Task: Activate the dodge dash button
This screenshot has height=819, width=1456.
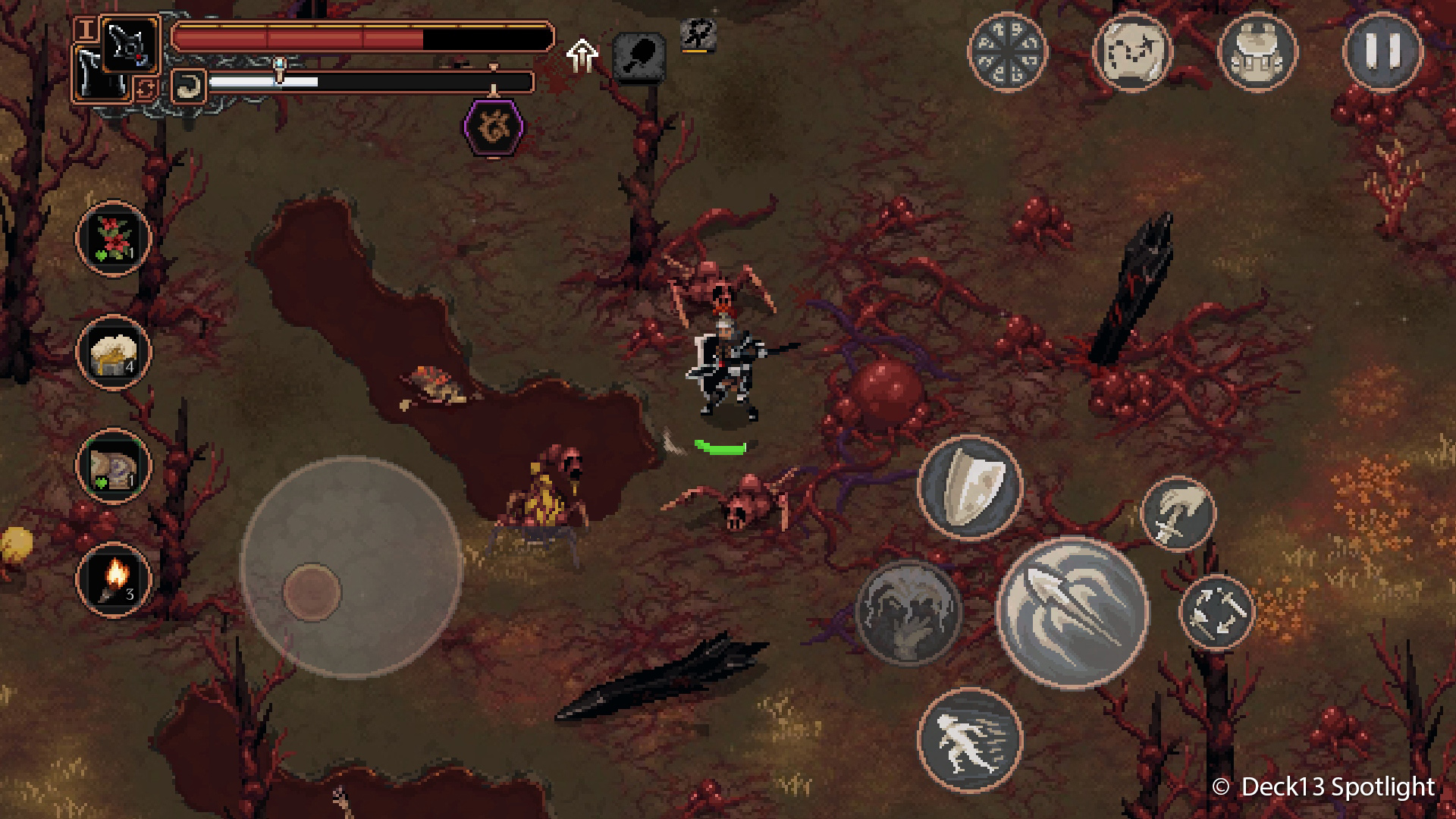Action: [x=970, y=739]
